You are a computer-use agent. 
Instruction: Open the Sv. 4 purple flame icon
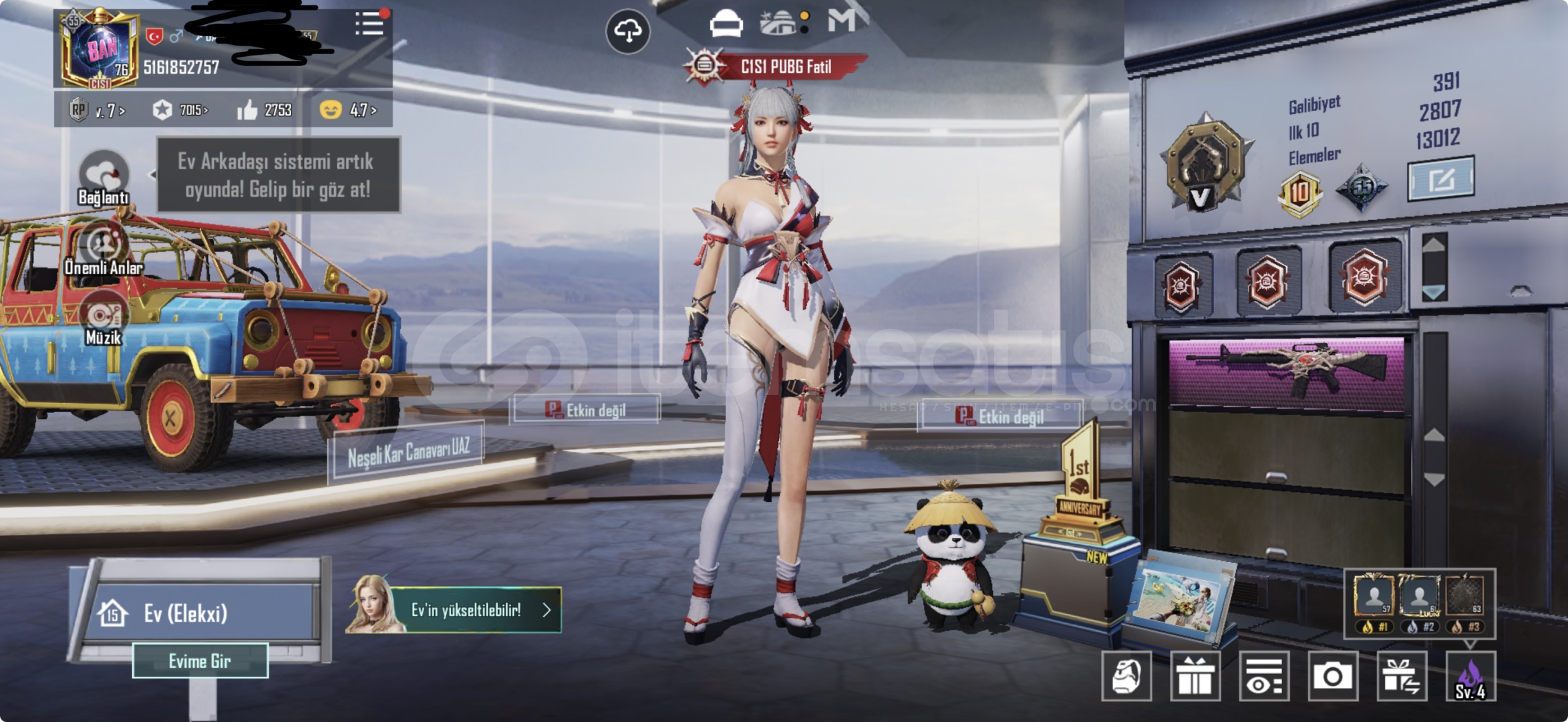coord(1470,676)
